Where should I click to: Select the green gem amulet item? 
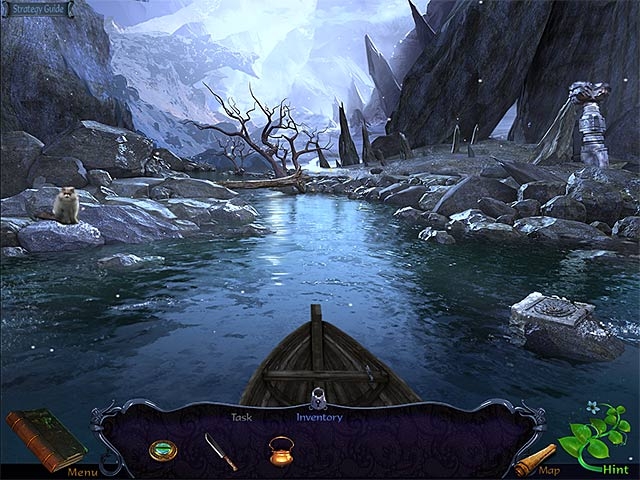[161, 449]
